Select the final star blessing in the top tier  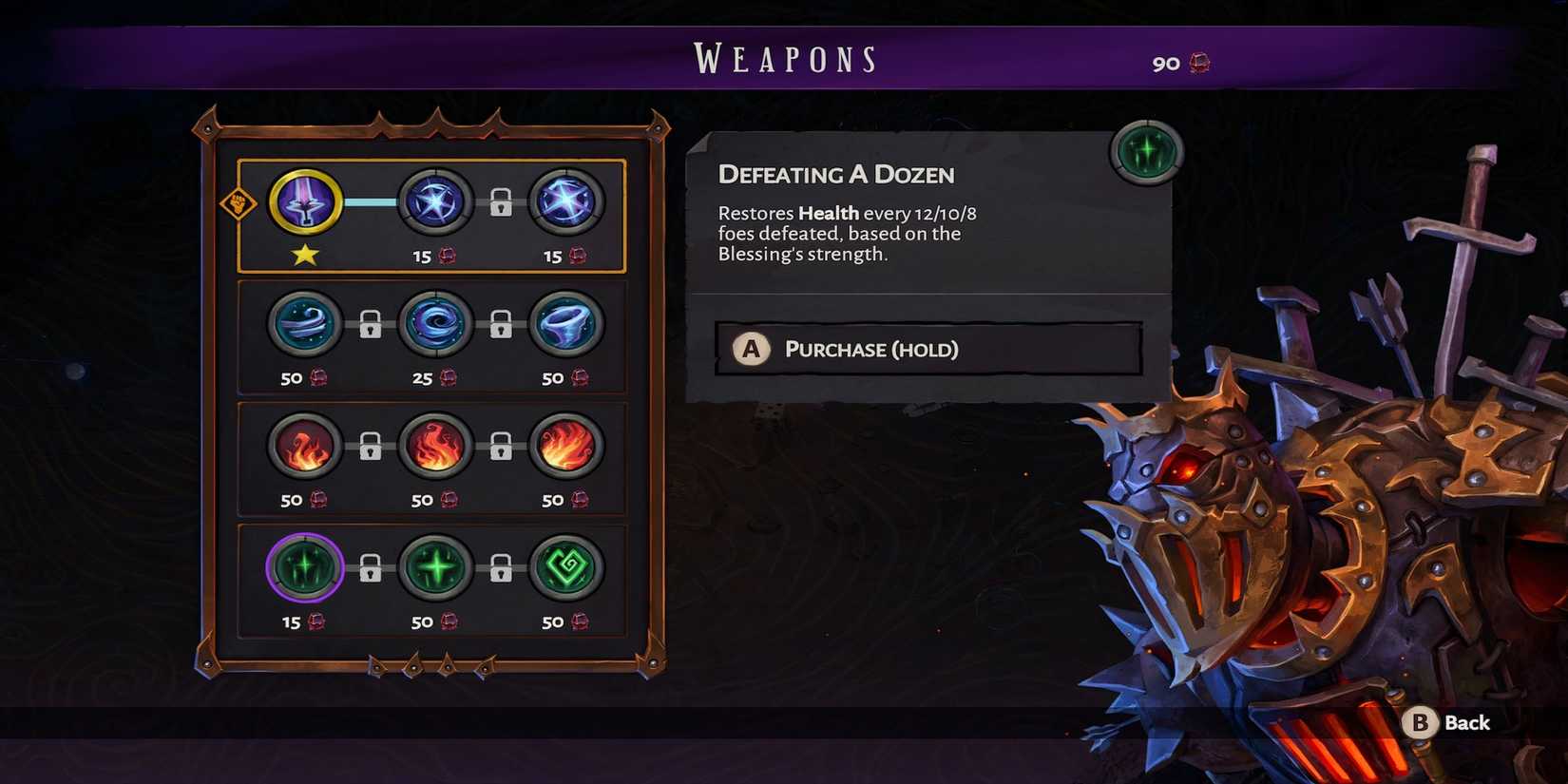(x=567, y=202)
